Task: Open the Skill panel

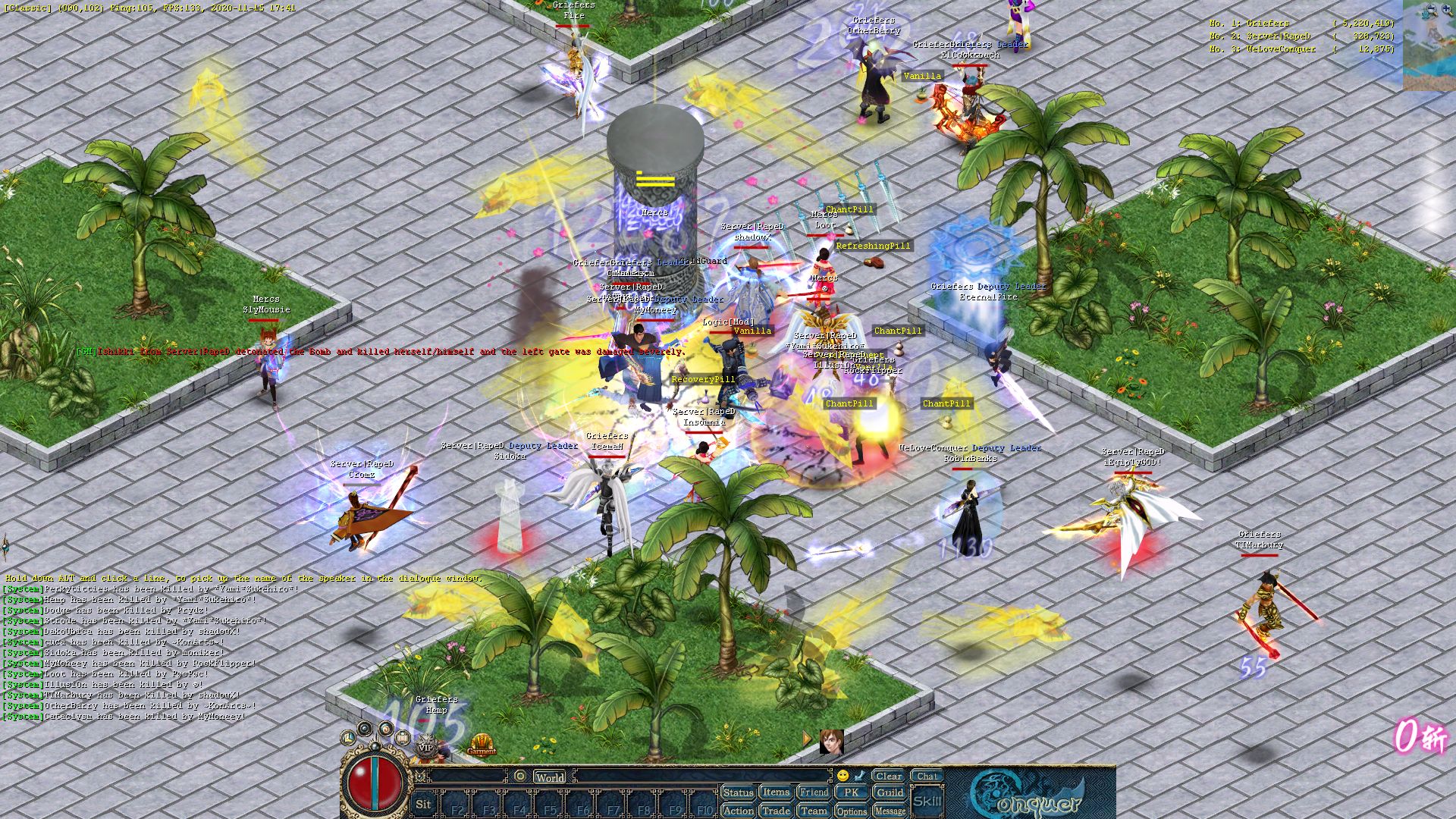Action: 927,801
